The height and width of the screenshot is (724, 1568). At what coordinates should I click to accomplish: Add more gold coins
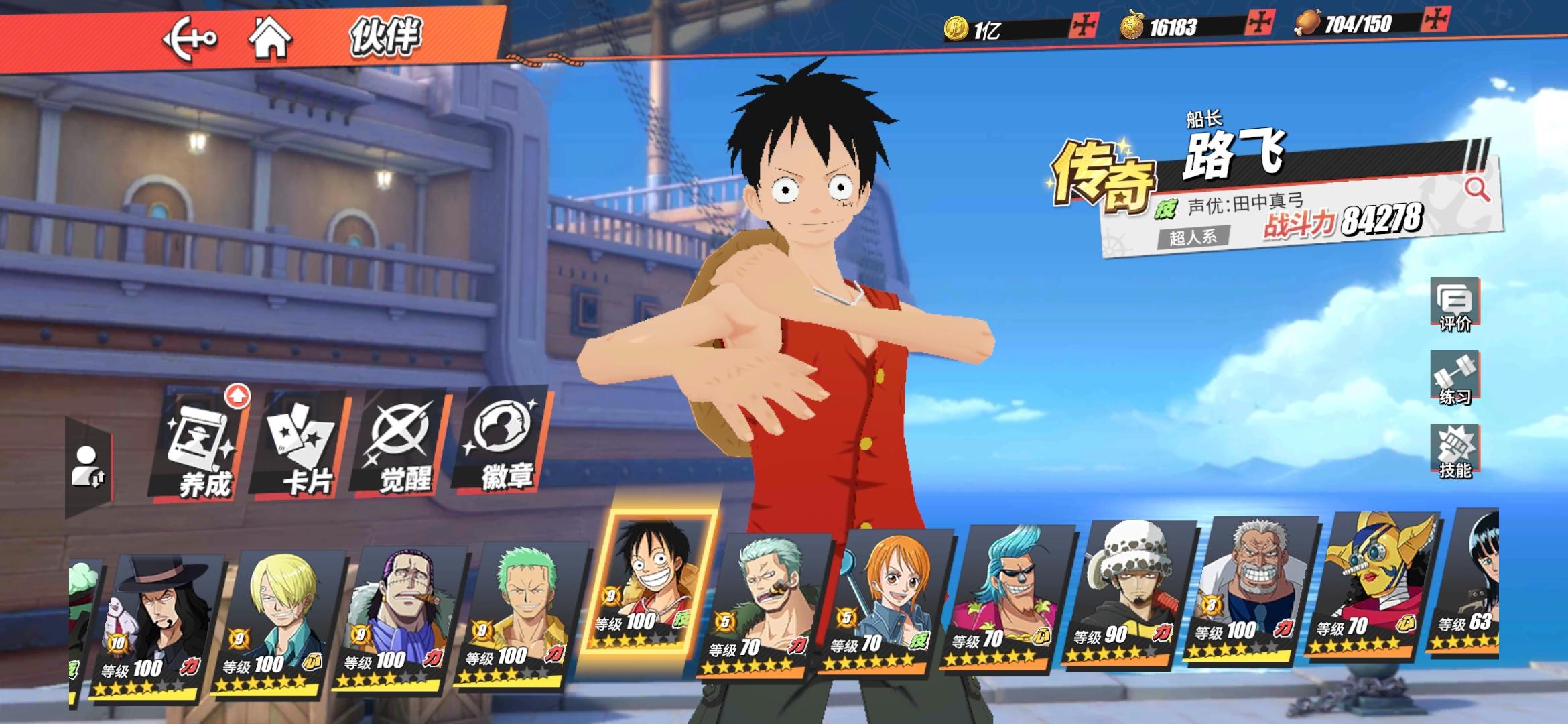pyautogui.click(x=1083, y=25)
